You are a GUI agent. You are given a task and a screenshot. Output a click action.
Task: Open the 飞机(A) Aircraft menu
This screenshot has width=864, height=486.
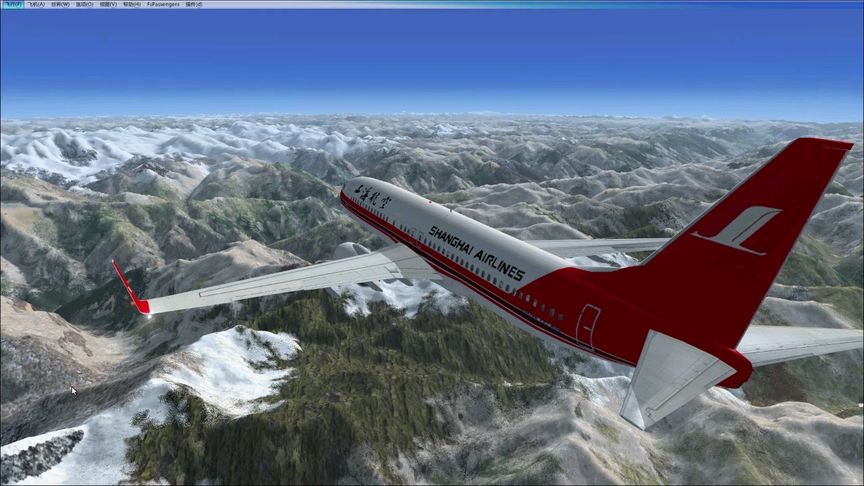tap(36, 4)
